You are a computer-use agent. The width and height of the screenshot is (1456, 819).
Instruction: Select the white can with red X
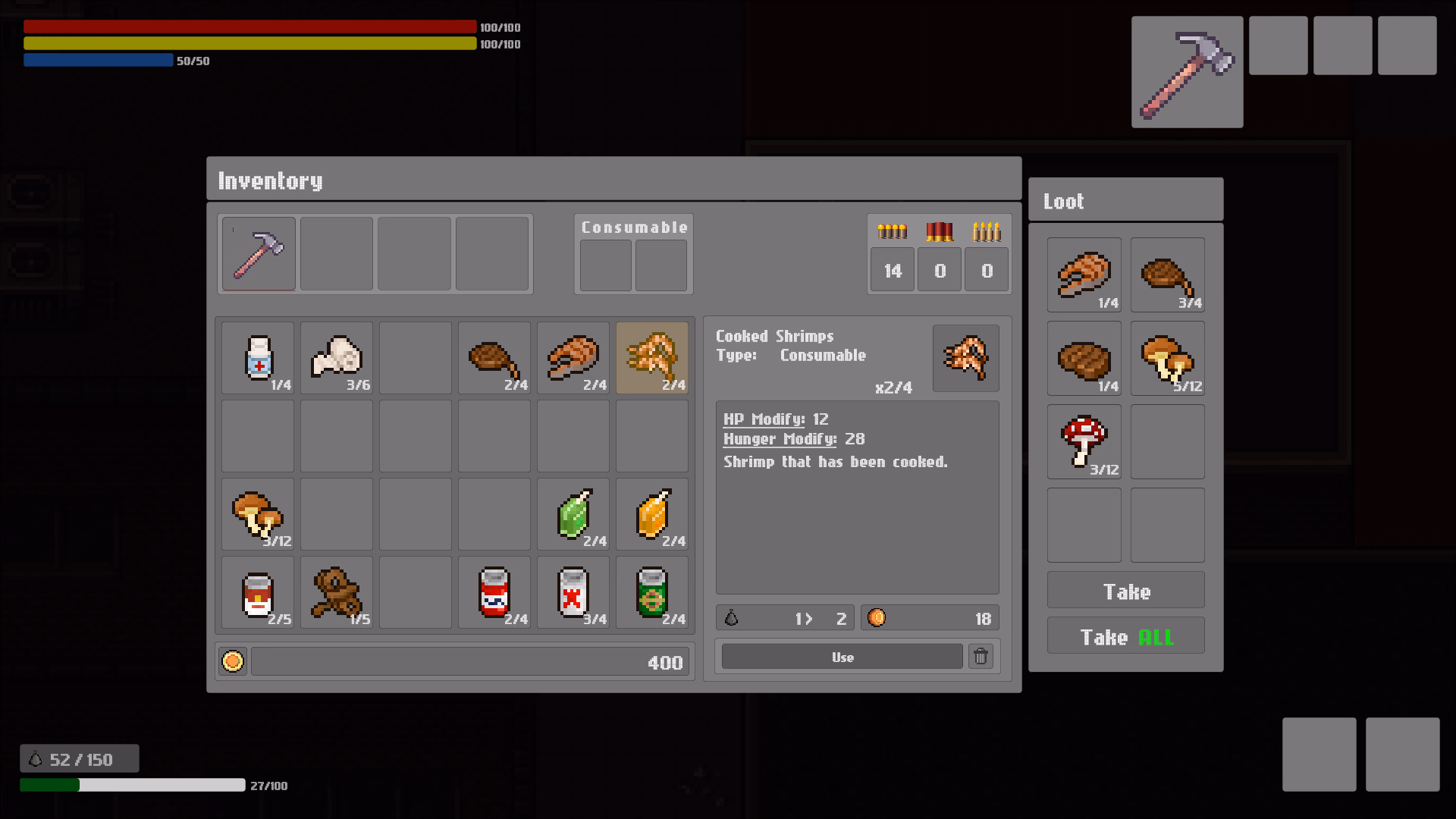pos(573,593)
